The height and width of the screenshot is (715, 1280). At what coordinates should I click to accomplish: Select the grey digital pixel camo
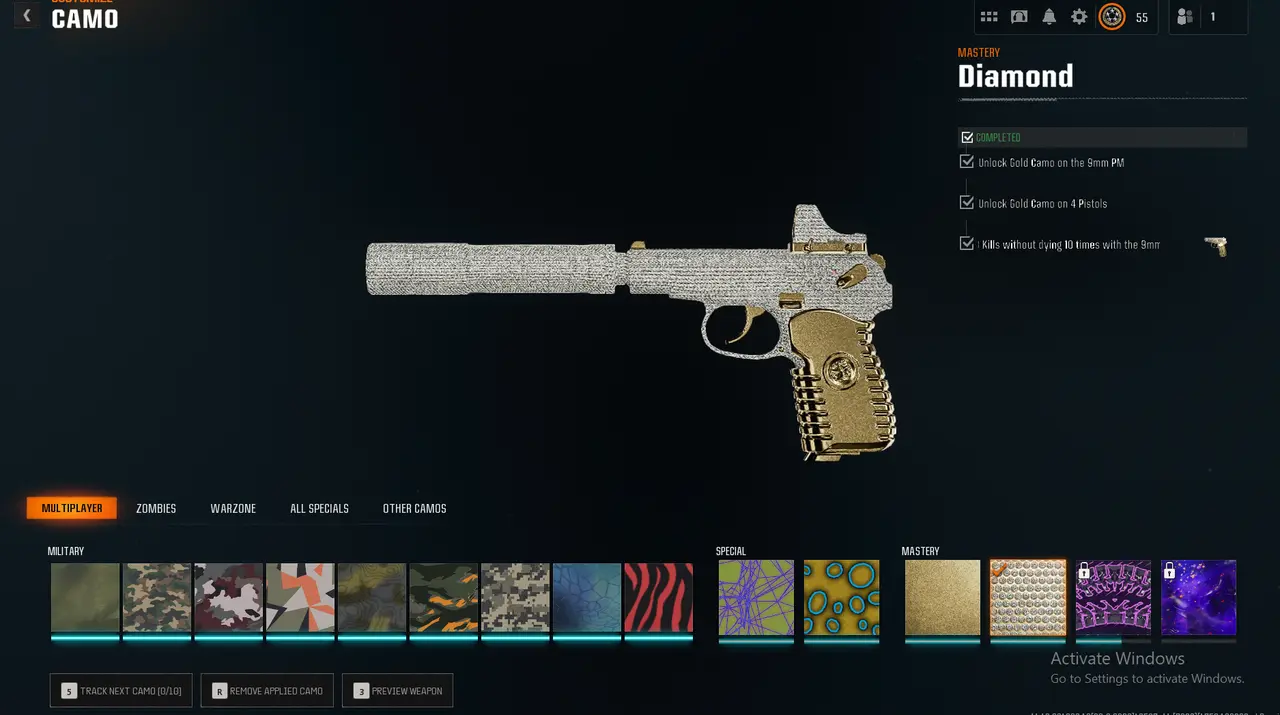pyautogui.click(x=515, y=597)
